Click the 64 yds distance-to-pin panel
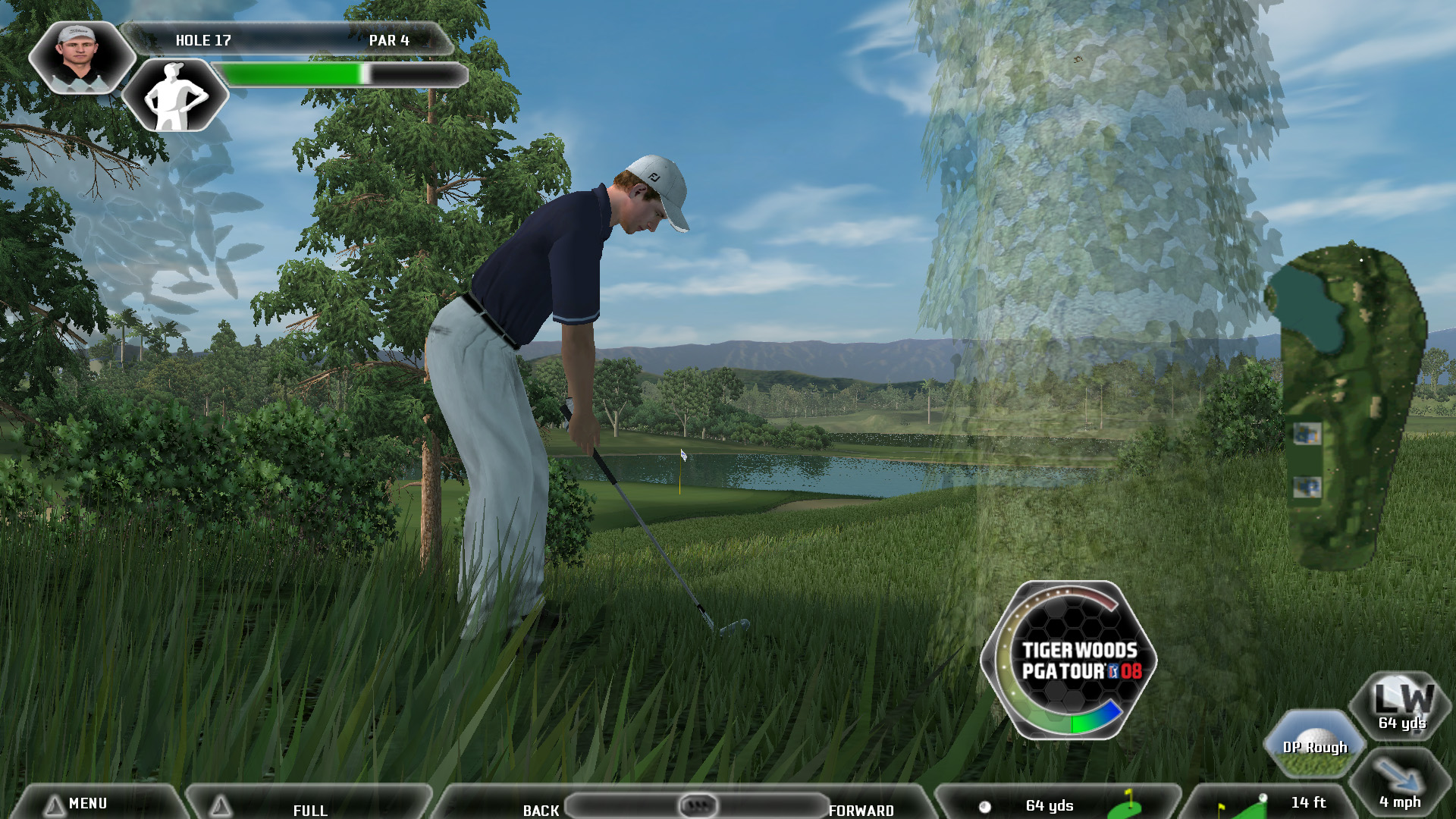Viewport: 1456px width, 819px height. (x=1056, y=805)
